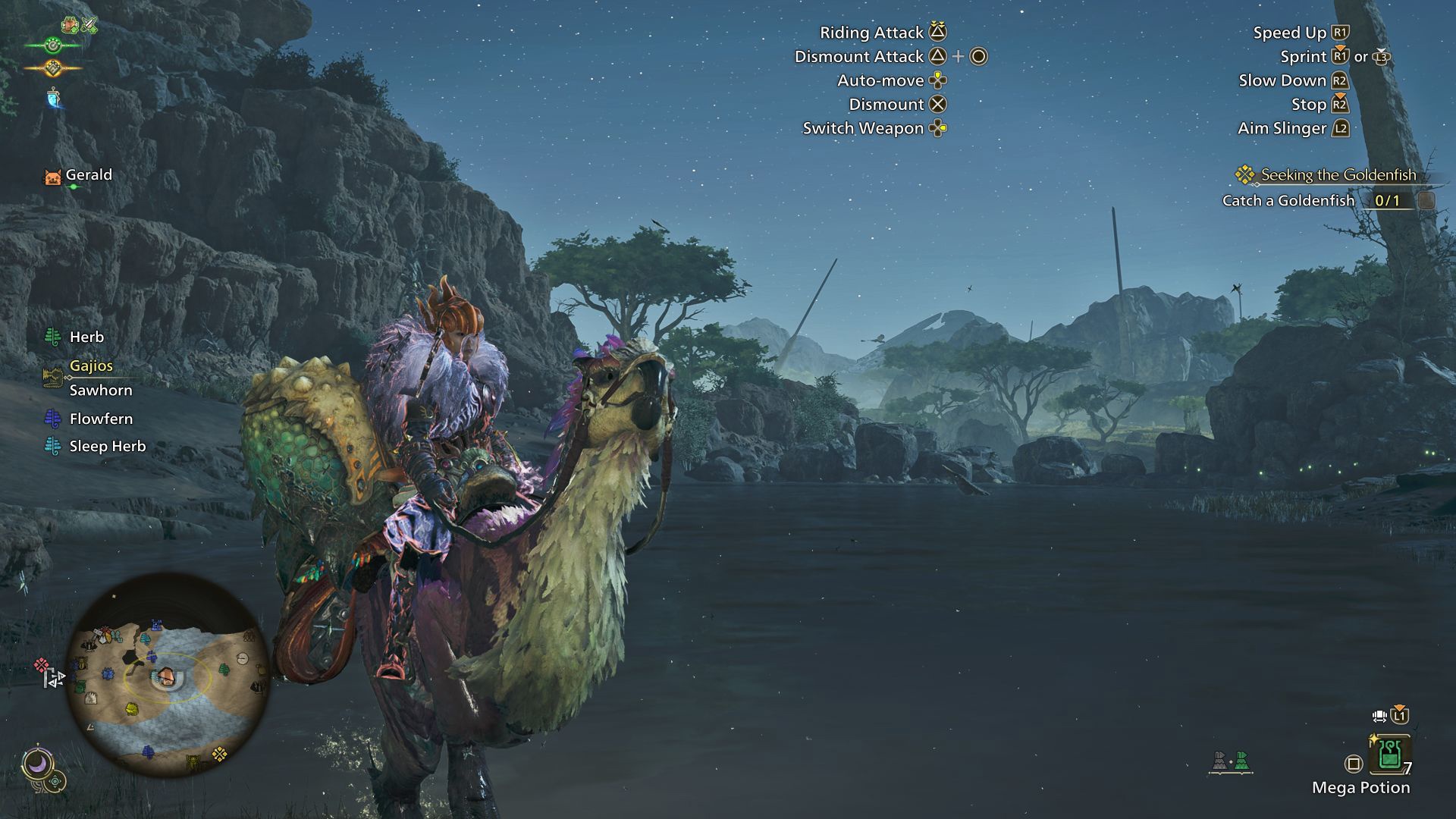Select the Herb entry in the gathering list
The height and width of the screenshot is (819, 1456).
86,337
